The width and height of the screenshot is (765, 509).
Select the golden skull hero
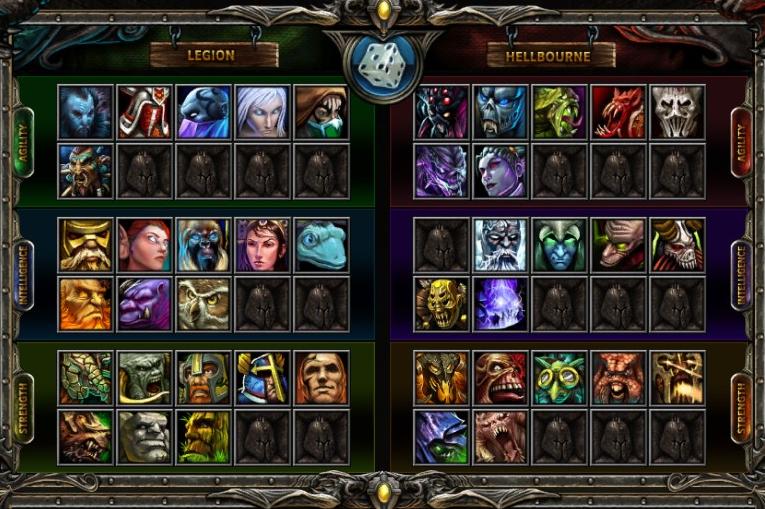coord(441,304)
